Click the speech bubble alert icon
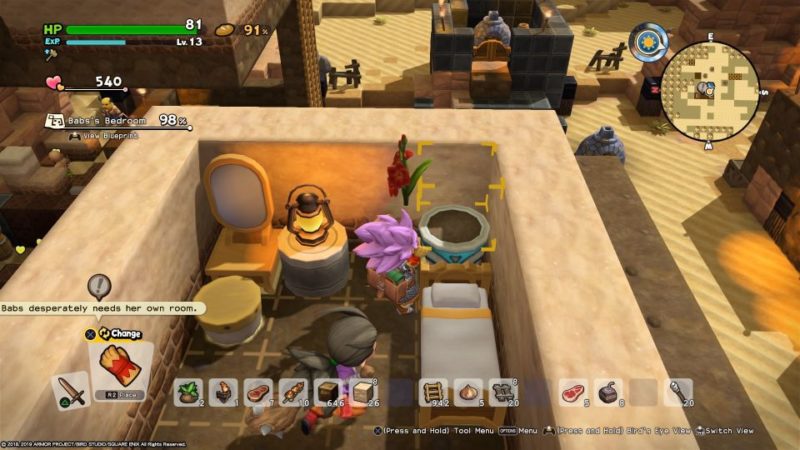The width and height of the screenshot is (800, 450). point(98,287)
